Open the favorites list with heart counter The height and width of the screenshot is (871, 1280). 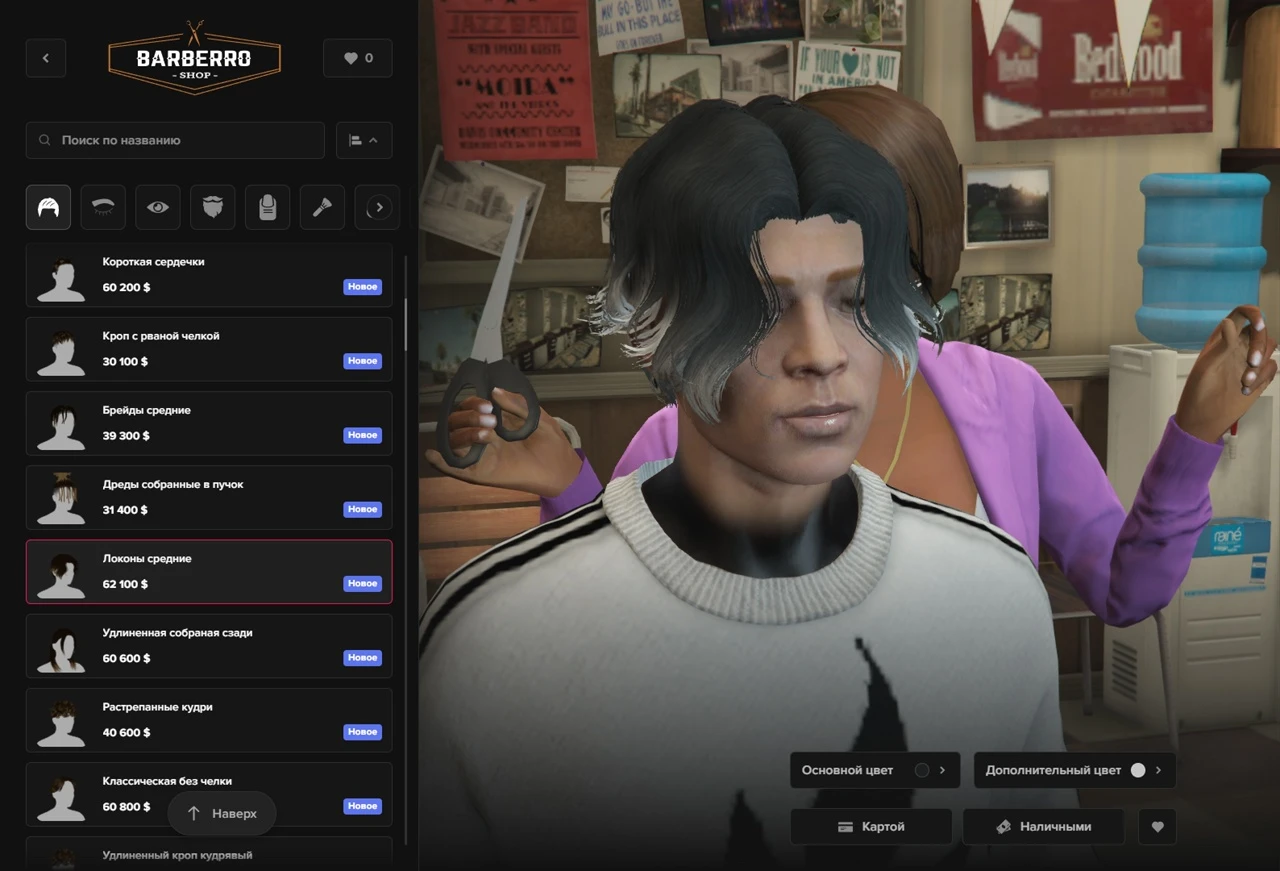[x=358, y=58]
